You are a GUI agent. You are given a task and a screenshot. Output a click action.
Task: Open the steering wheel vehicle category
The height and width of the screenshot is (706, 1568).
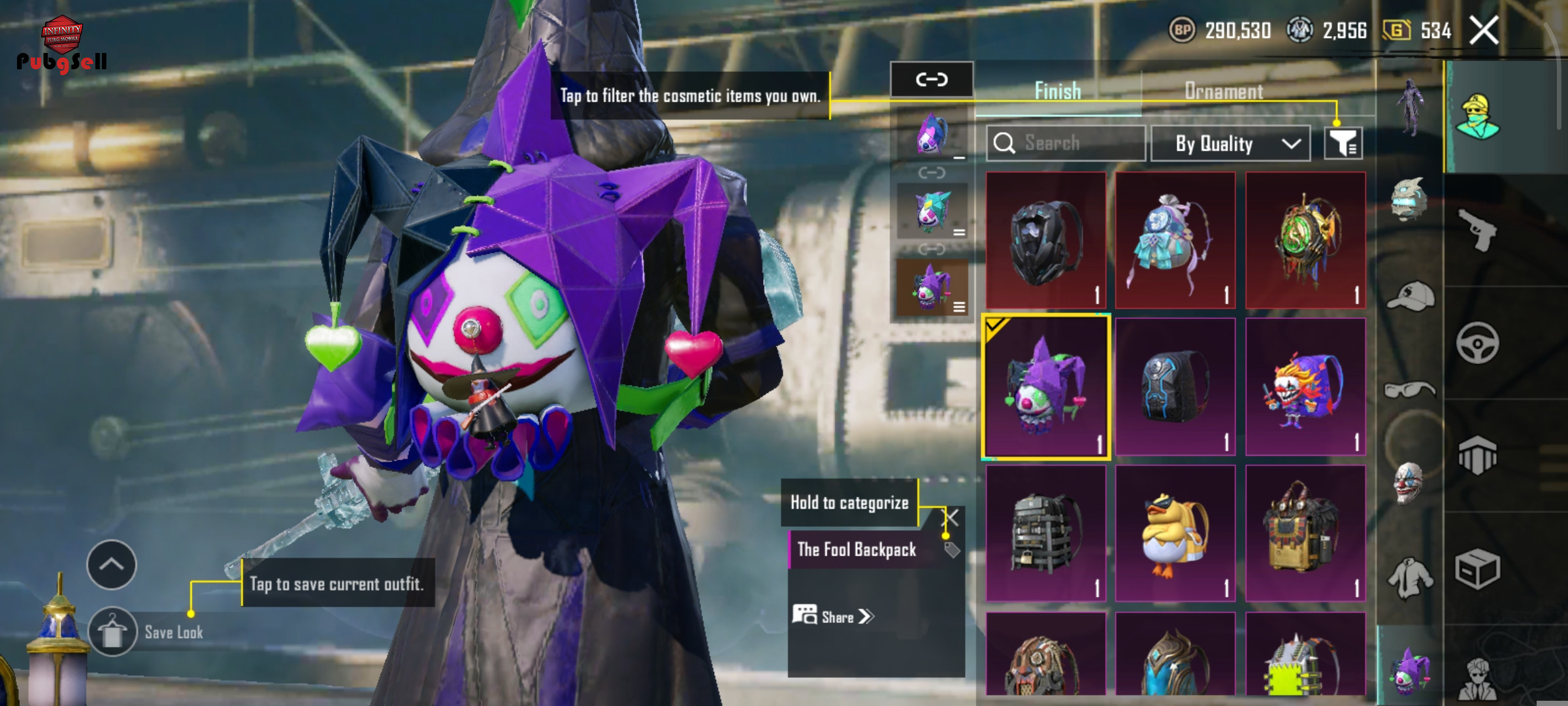pos(1477,343)
